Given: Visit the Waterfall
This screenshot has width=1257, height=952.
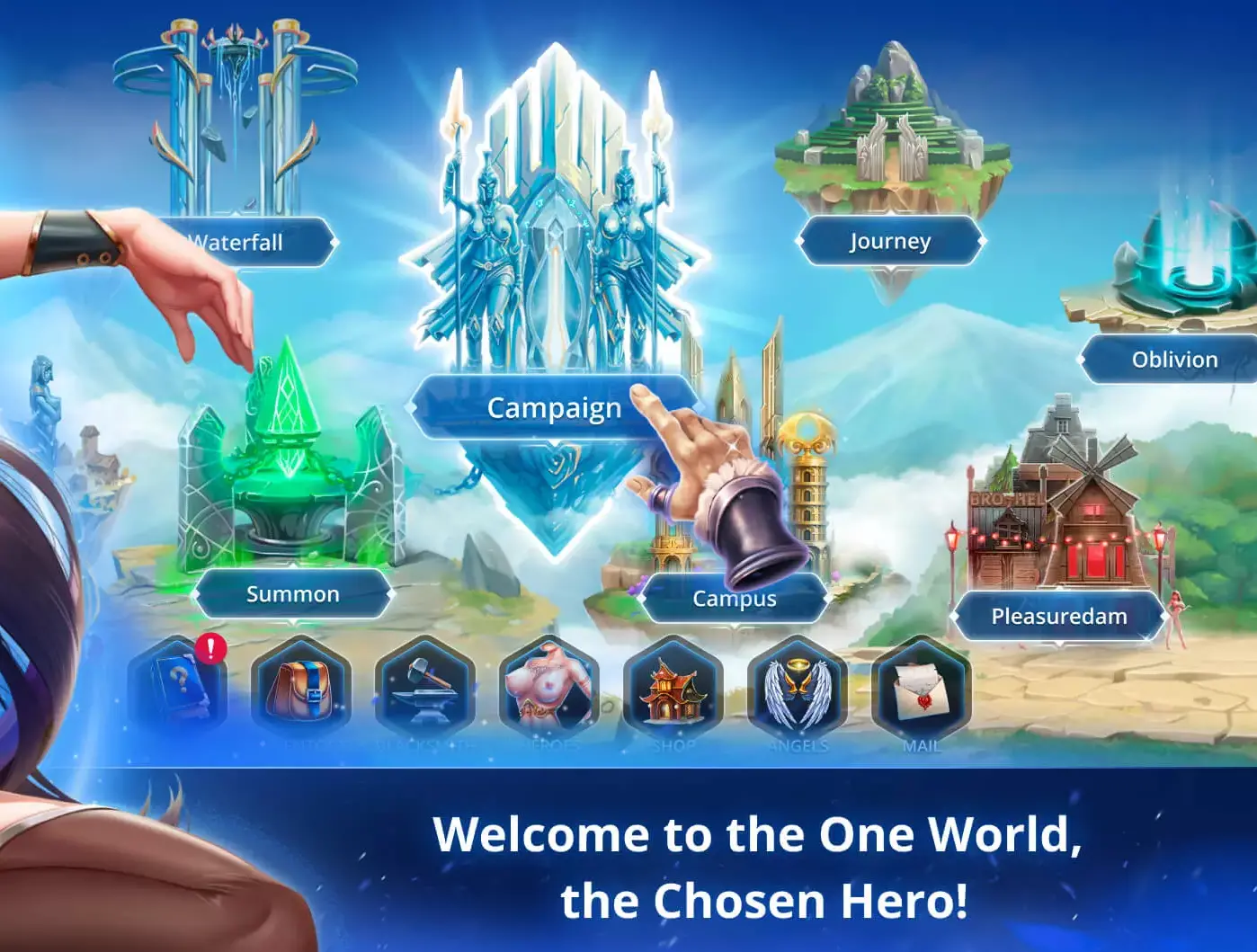Looking at the screenshot, I should (x=235, y=241).
